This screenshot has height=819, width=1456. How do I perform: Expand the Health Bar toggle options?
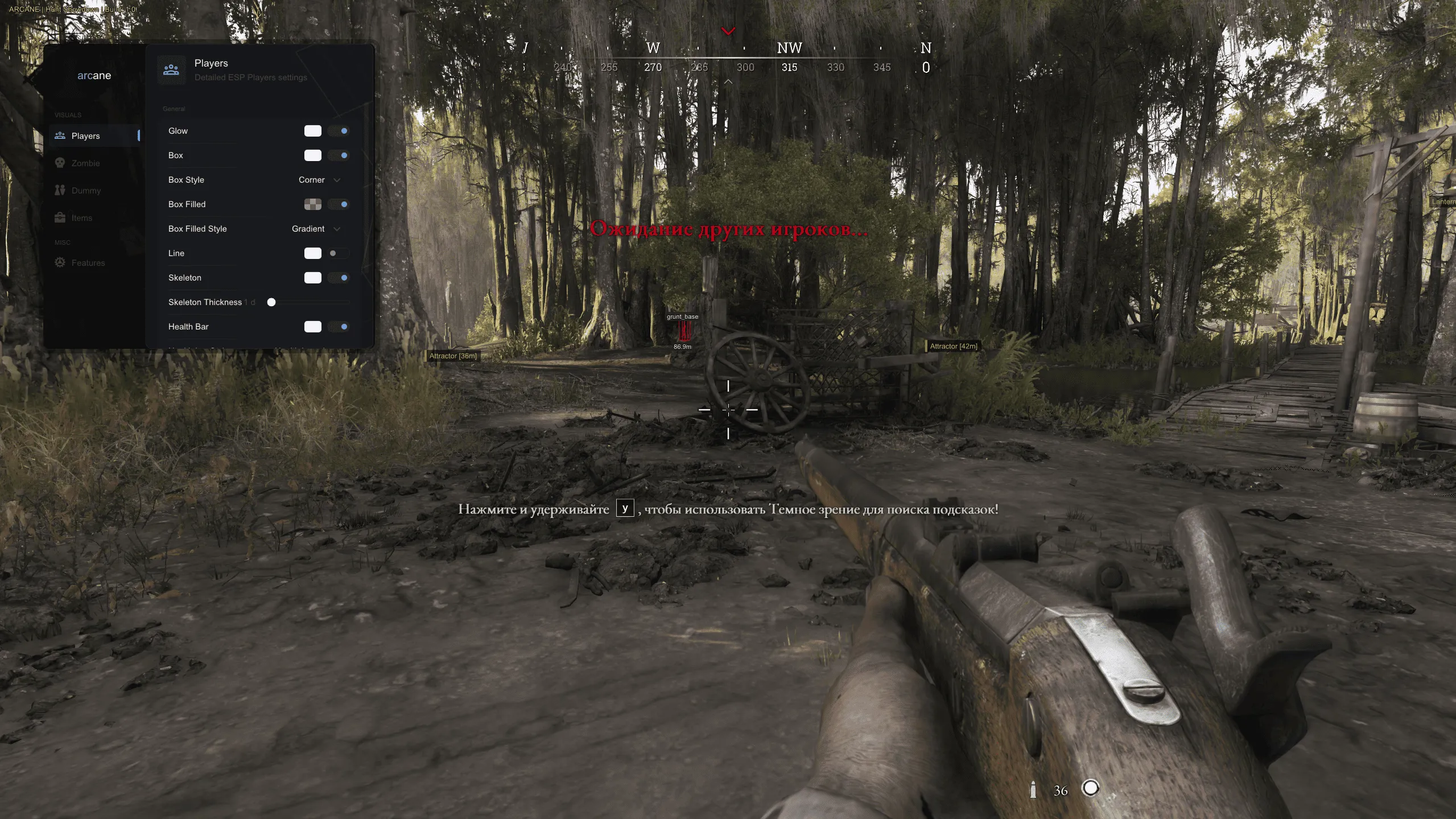(x=340, y=327)
